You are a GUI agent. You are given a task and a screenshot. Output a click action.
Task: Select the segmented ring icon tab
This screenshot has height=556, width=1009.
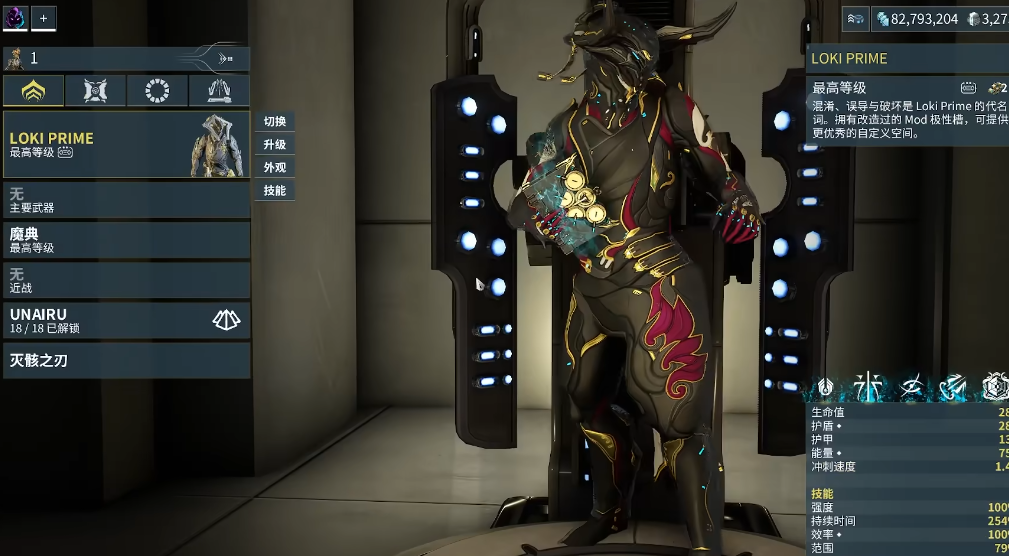pyautogui.click(x=157, y=91)
